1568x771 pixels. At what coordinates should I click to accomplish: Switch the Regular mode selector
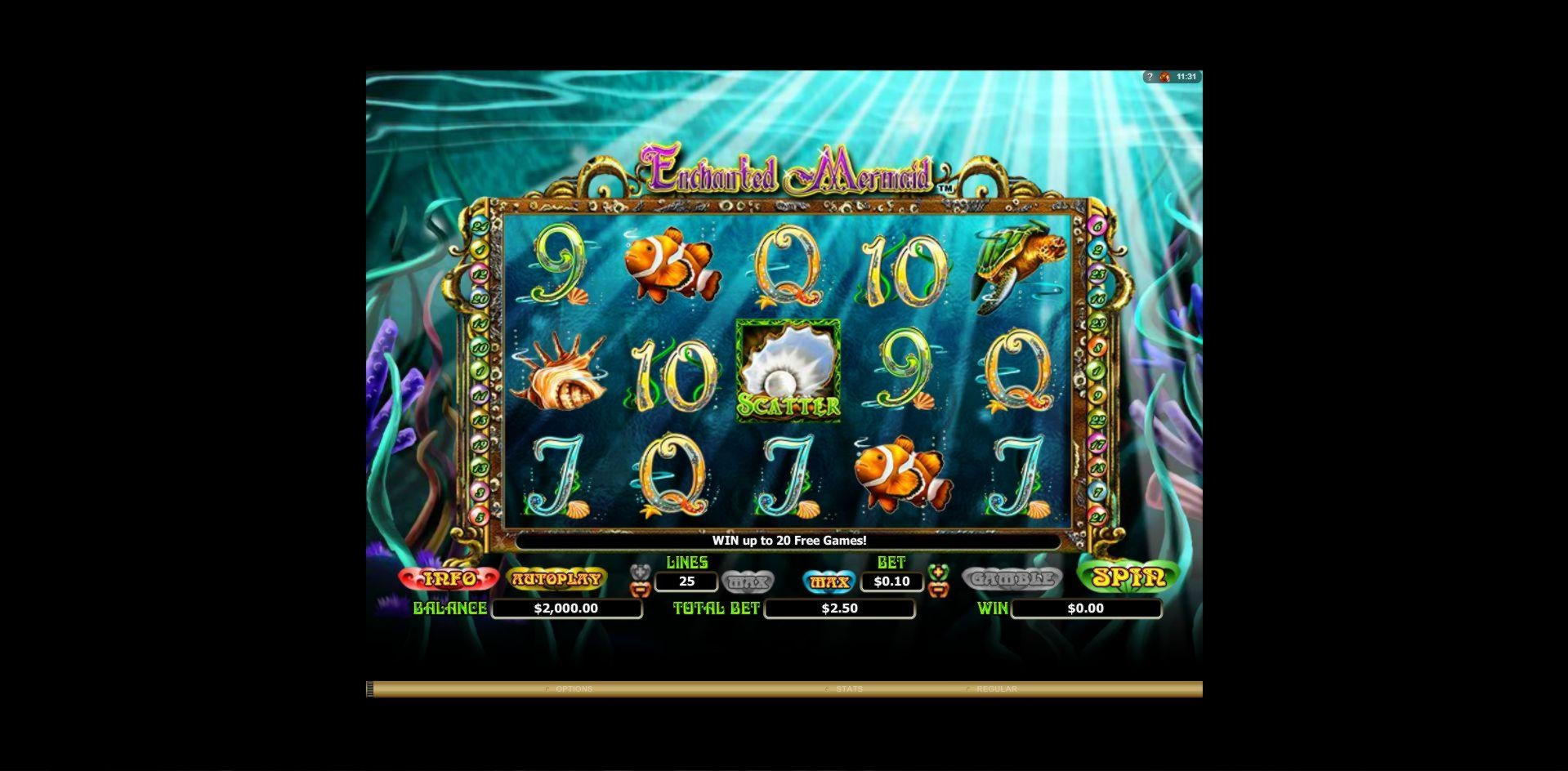pos(996,689)
